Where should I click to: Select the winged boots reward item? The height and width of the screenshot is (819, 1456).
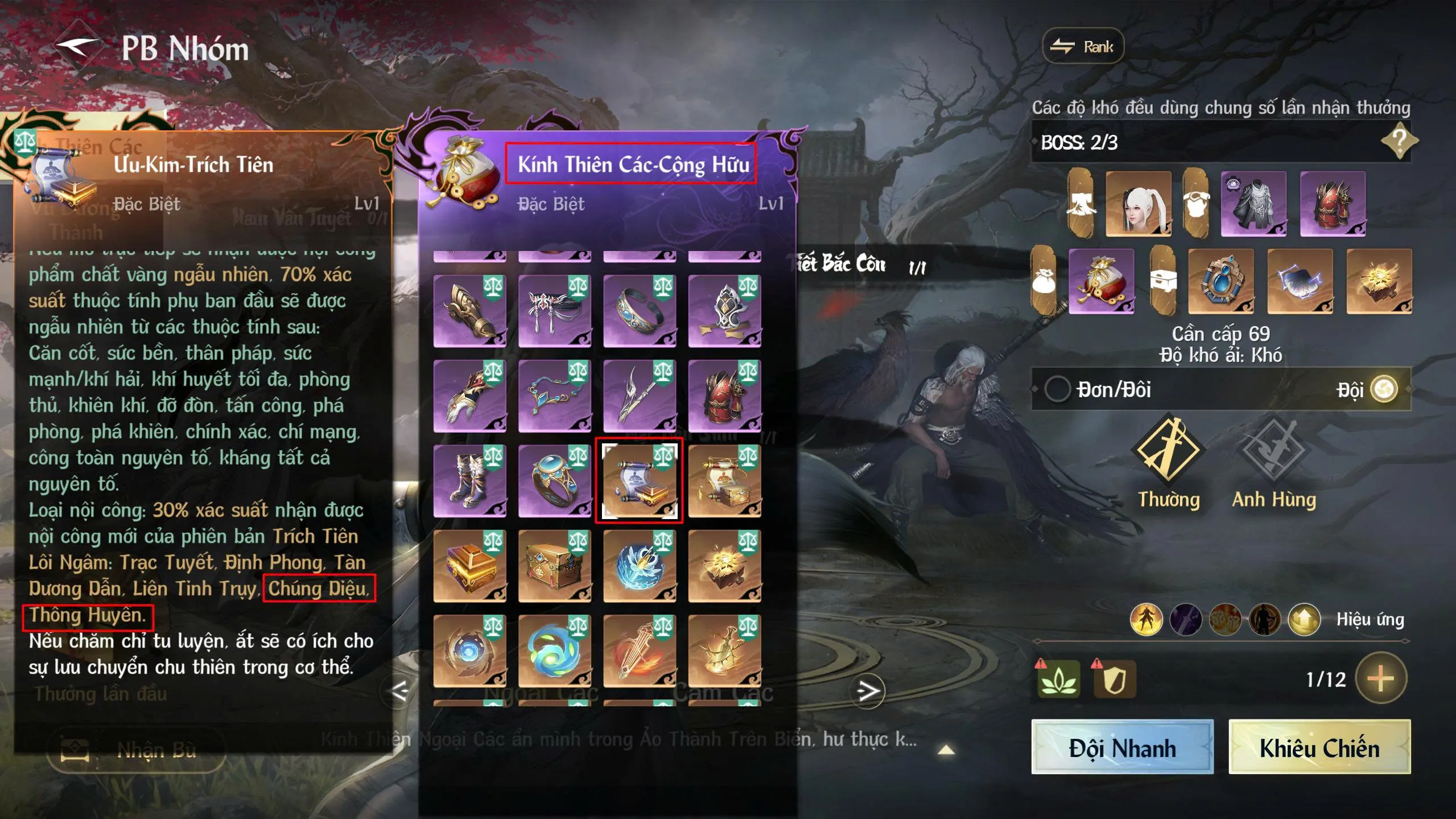[469, 481]
